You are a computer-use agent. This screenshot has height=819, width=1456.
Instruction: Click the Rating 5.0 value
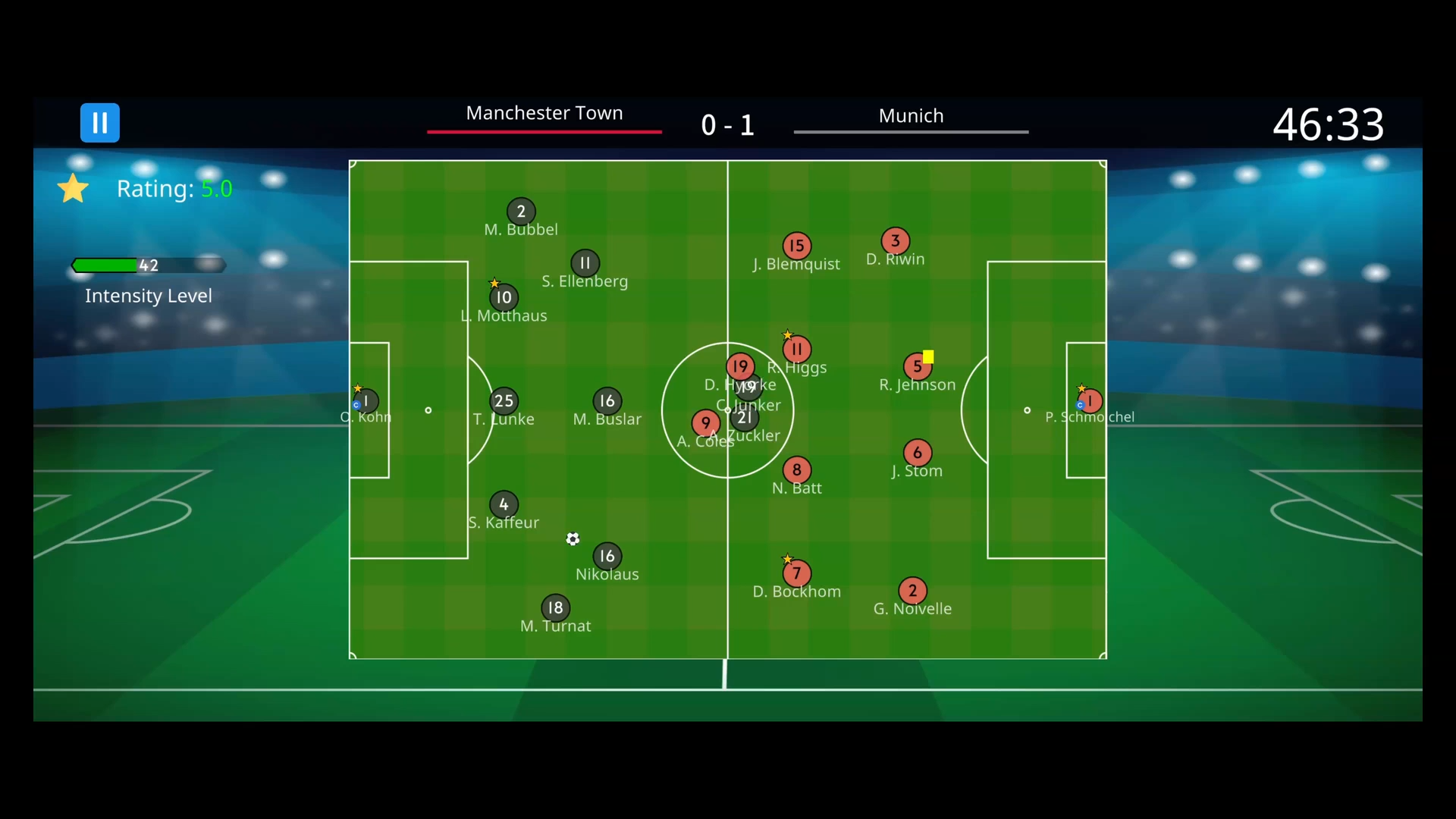point(218,189)
